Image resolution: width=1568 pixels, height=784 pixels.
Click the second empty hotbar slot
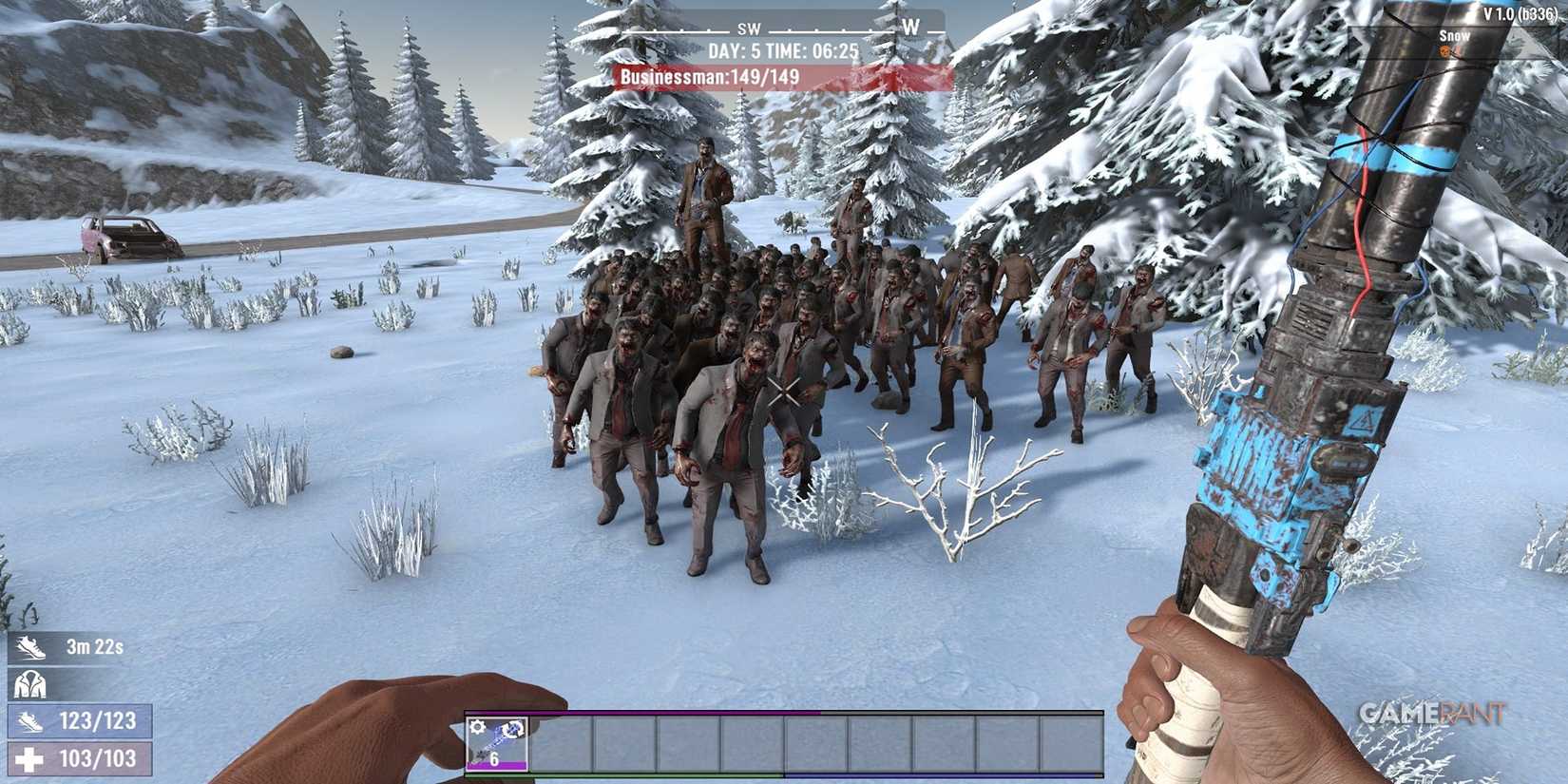tap(563, 744)
